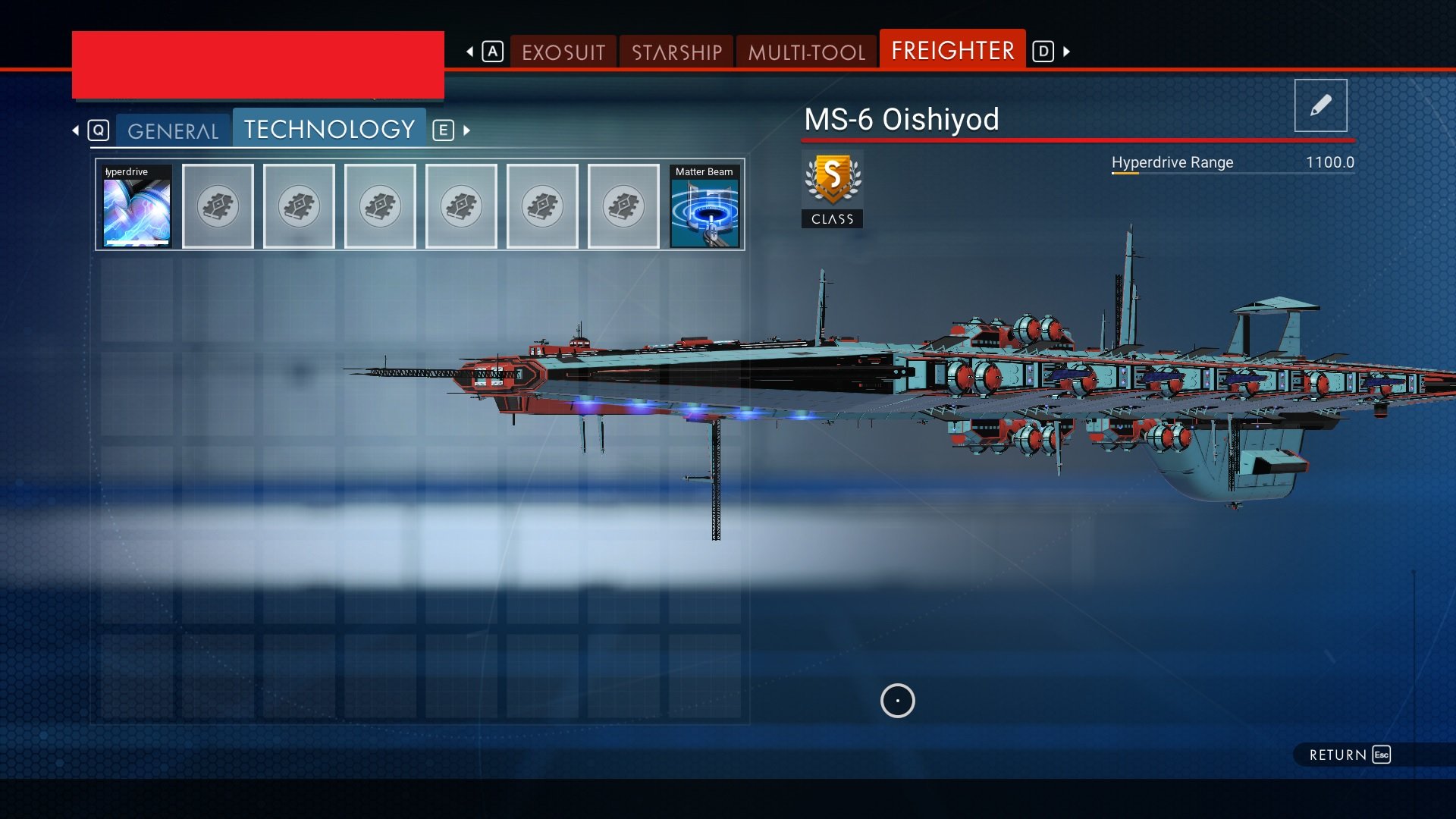Open the Starship tab
Screen dimensions: 1456x819
coord(676,52)
